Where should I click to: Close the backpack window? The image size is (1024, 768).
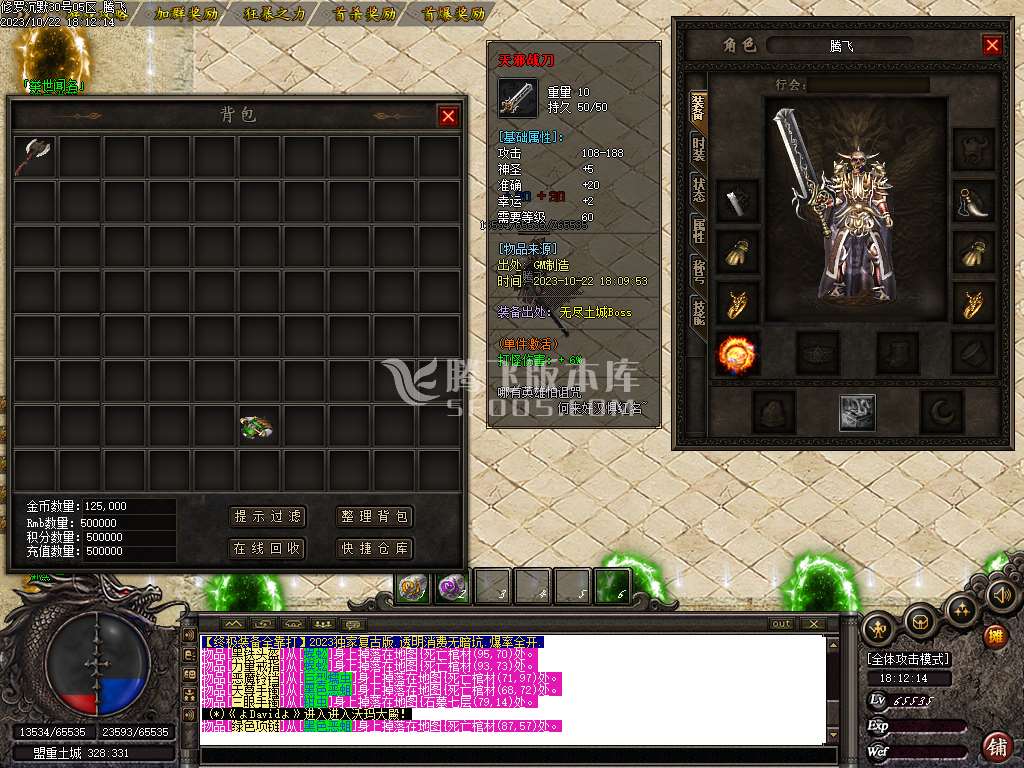point(448,116)
